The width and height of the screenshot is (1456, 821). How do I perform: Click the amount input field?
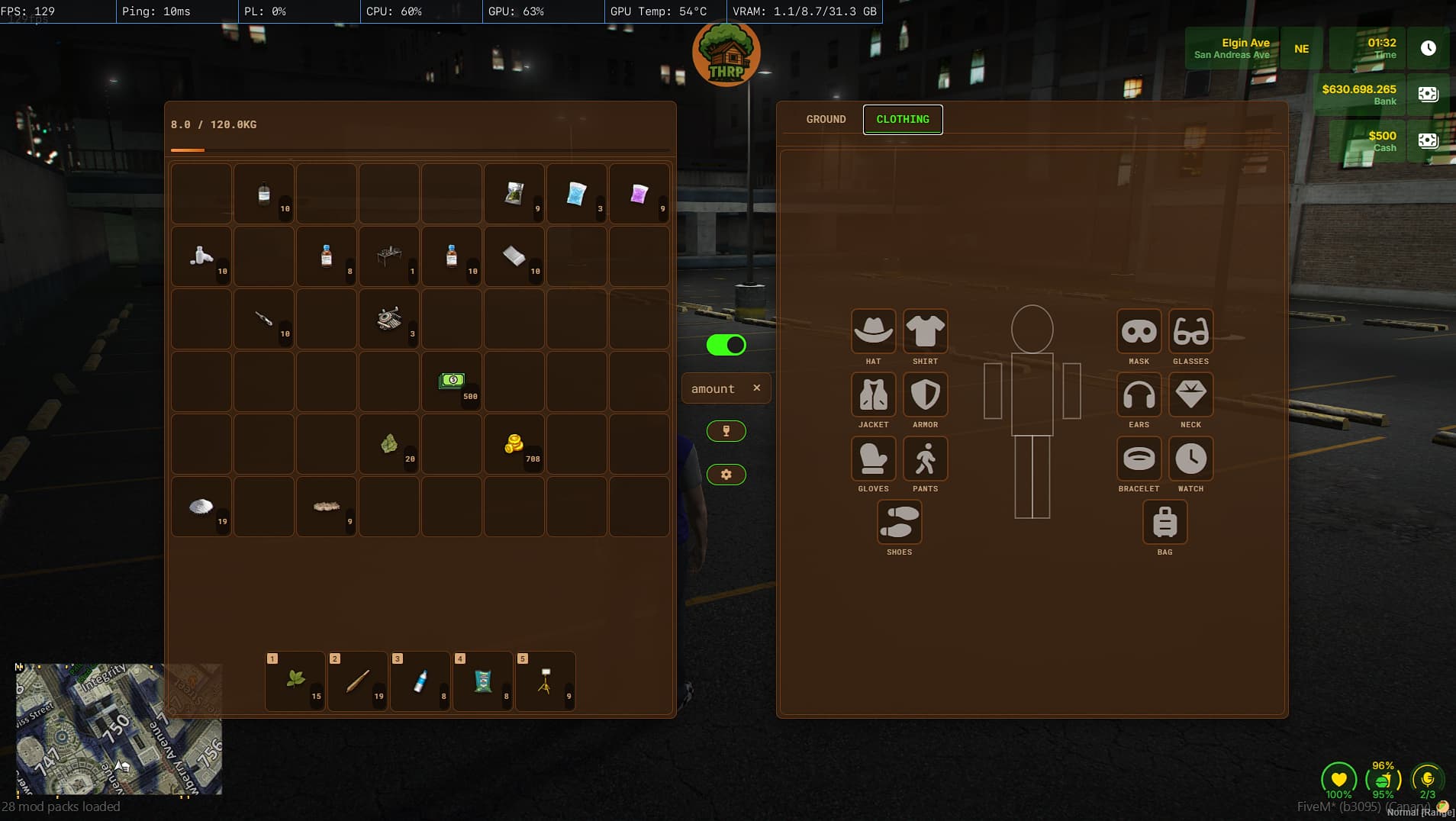[714, 388]
